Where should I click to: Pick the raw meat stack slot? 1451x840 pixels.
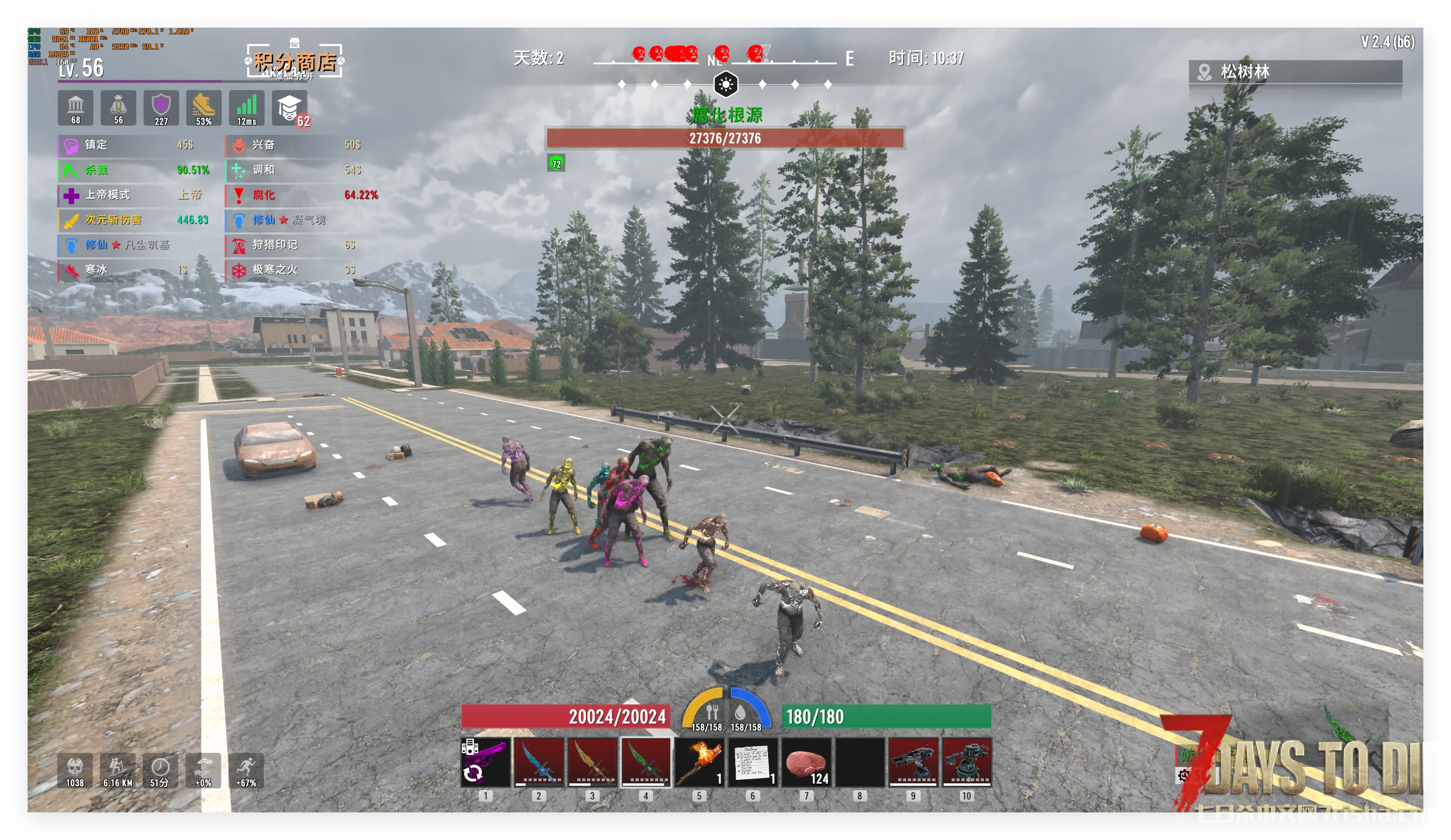tap(806, 762)
